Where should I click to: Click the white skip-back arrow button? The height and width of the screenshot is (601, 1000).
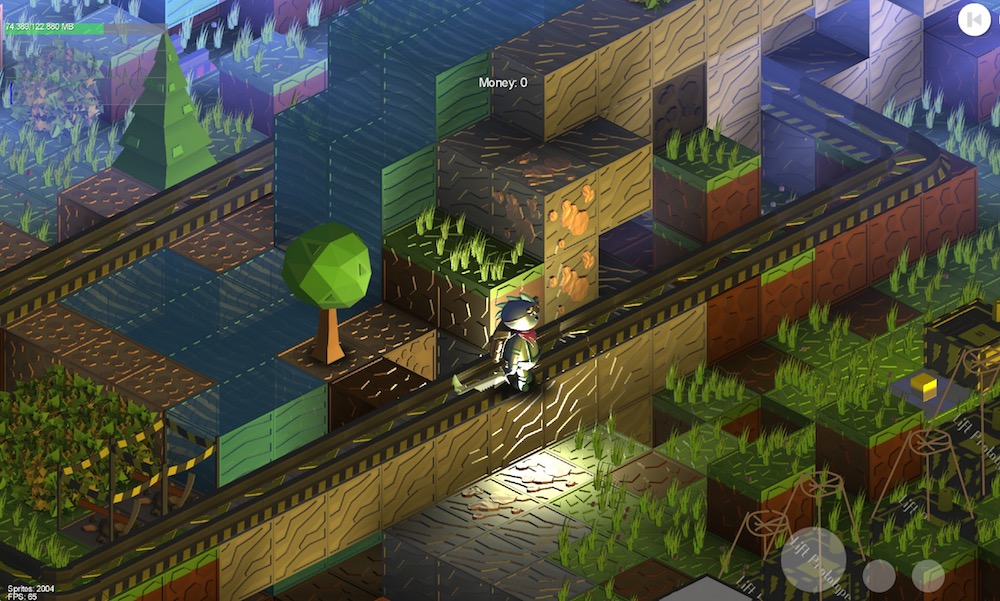973,19
